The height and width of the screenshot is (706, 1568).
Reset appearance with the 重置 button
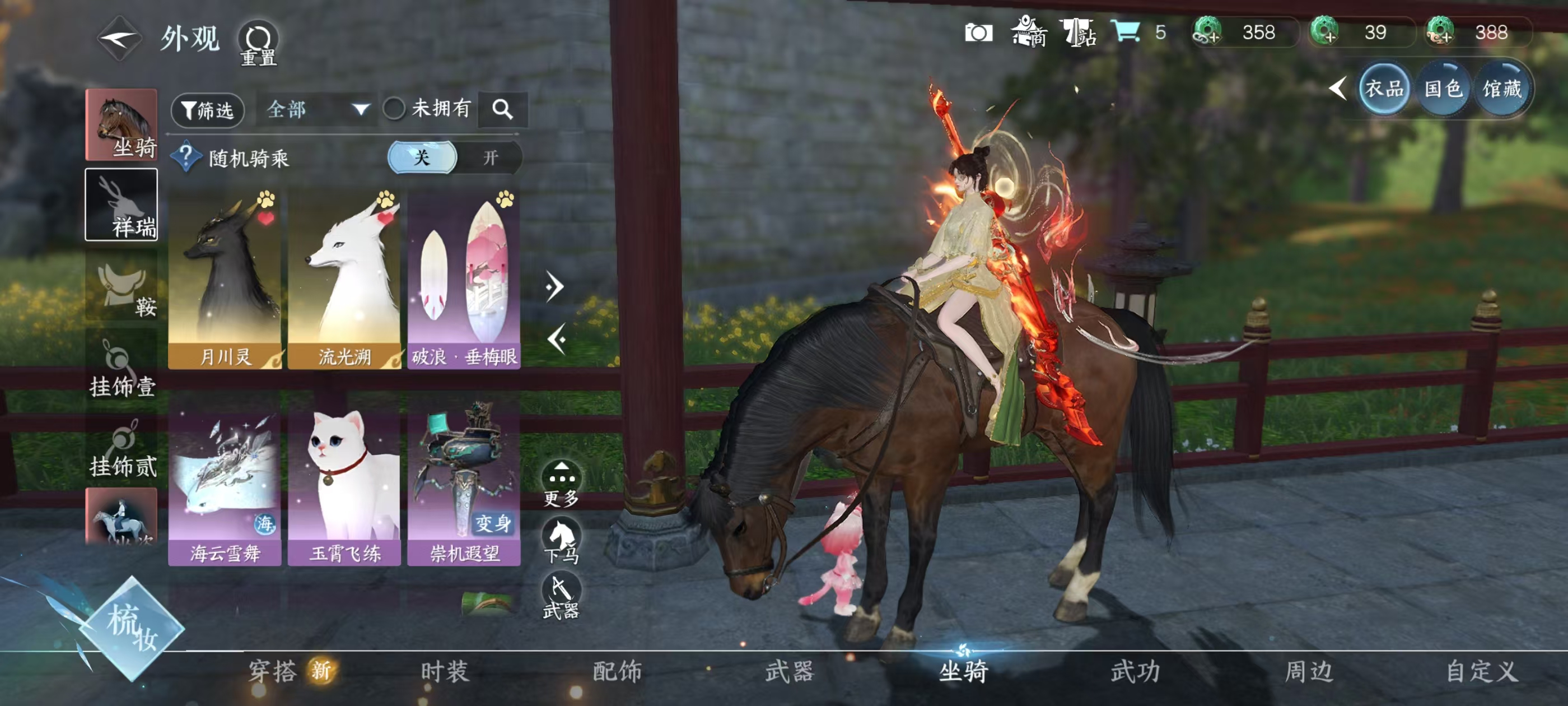click(258, 43)
